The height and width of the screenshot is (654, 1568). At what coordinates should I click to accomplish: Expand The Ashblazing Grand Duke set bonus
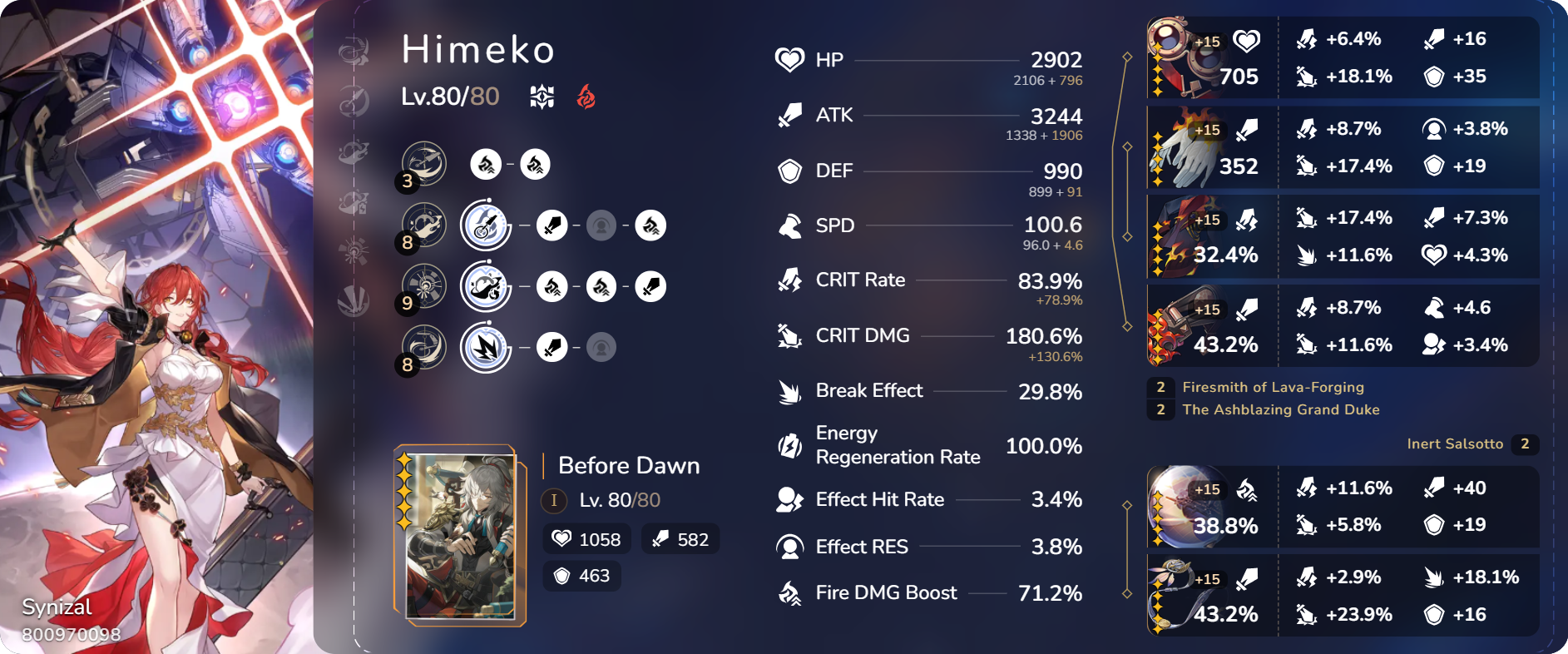pyautogui.click(x=1281, y=409)
